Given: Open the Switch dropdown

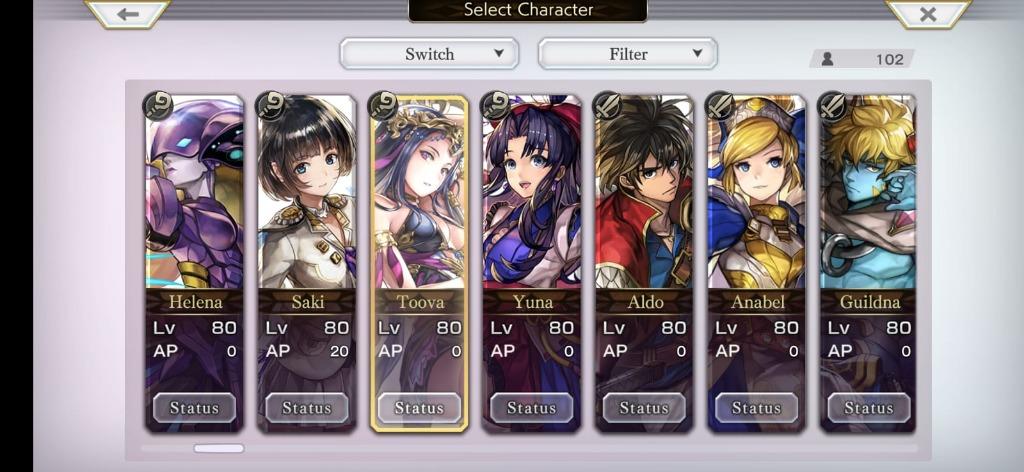Looking at the screenshot, I should tap(429, 54).
